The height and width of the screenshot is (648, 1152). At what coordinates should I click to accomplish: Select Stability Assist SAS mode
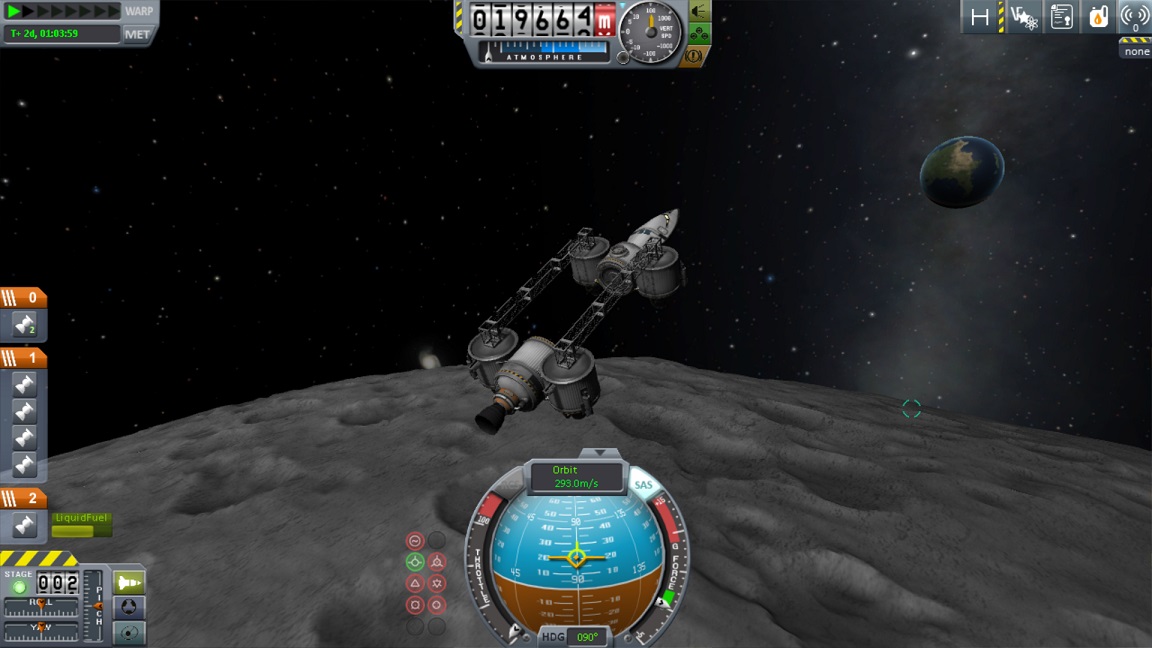415,540
